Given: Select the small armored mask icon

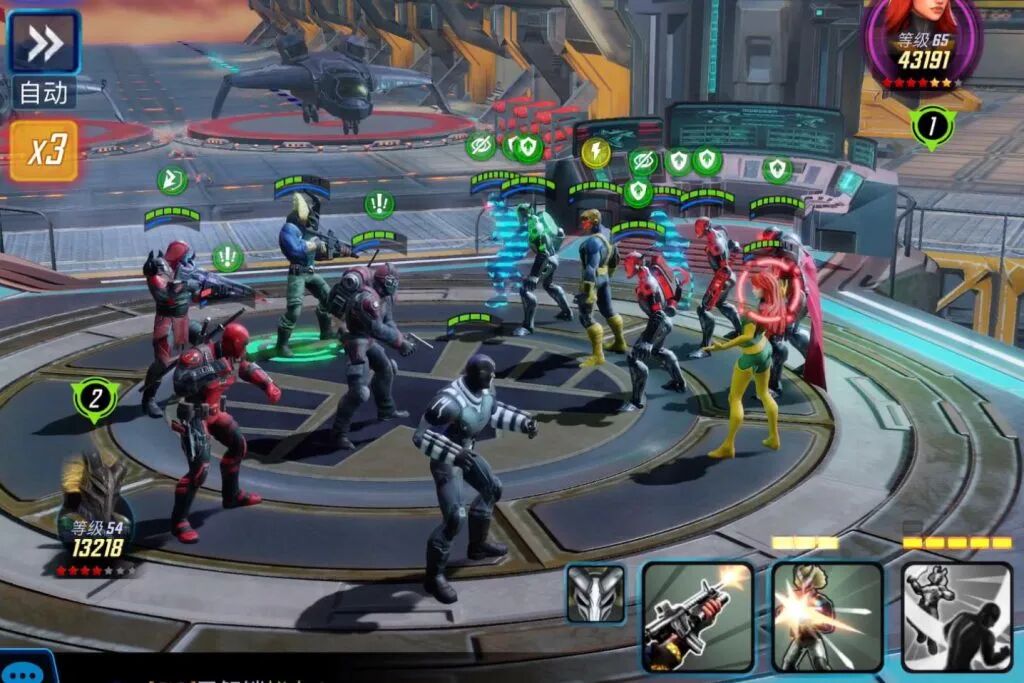Looking at the screenshot, I should [x=596, y=594].
